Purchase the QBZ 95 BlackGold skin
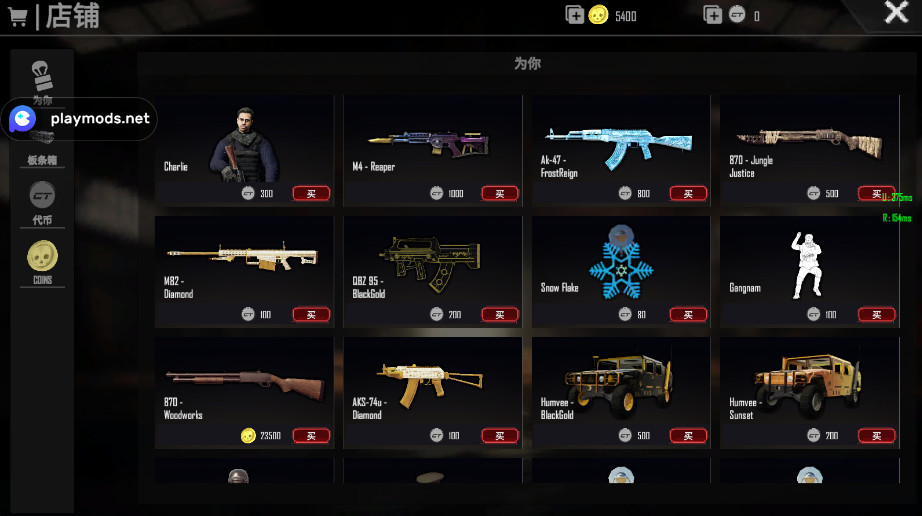This screenshot has width=922, height=516. click(x=499, y=314)
